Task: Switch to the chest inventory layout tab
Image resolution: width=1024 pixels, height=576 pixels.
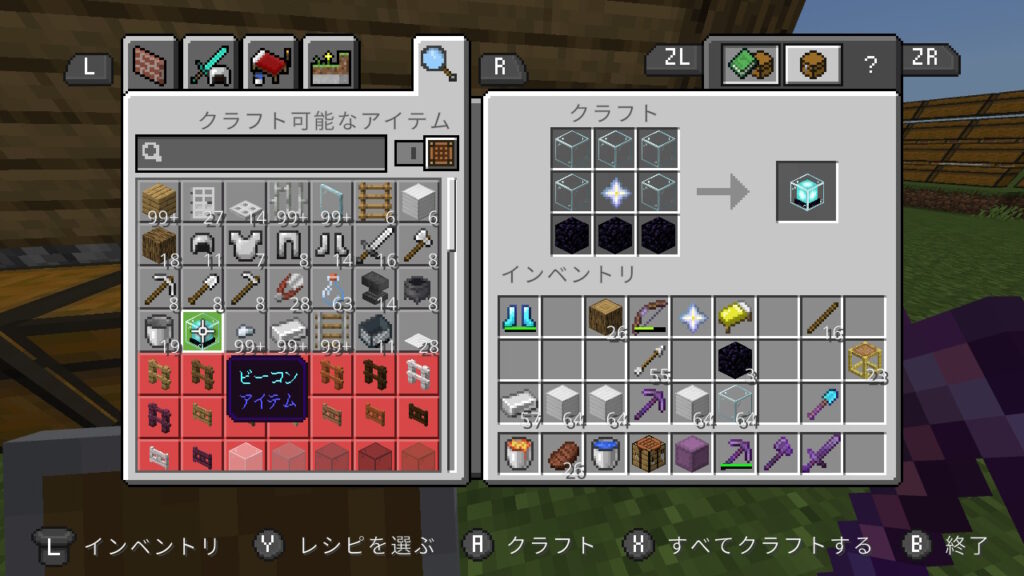Action: tap(810, 64)
